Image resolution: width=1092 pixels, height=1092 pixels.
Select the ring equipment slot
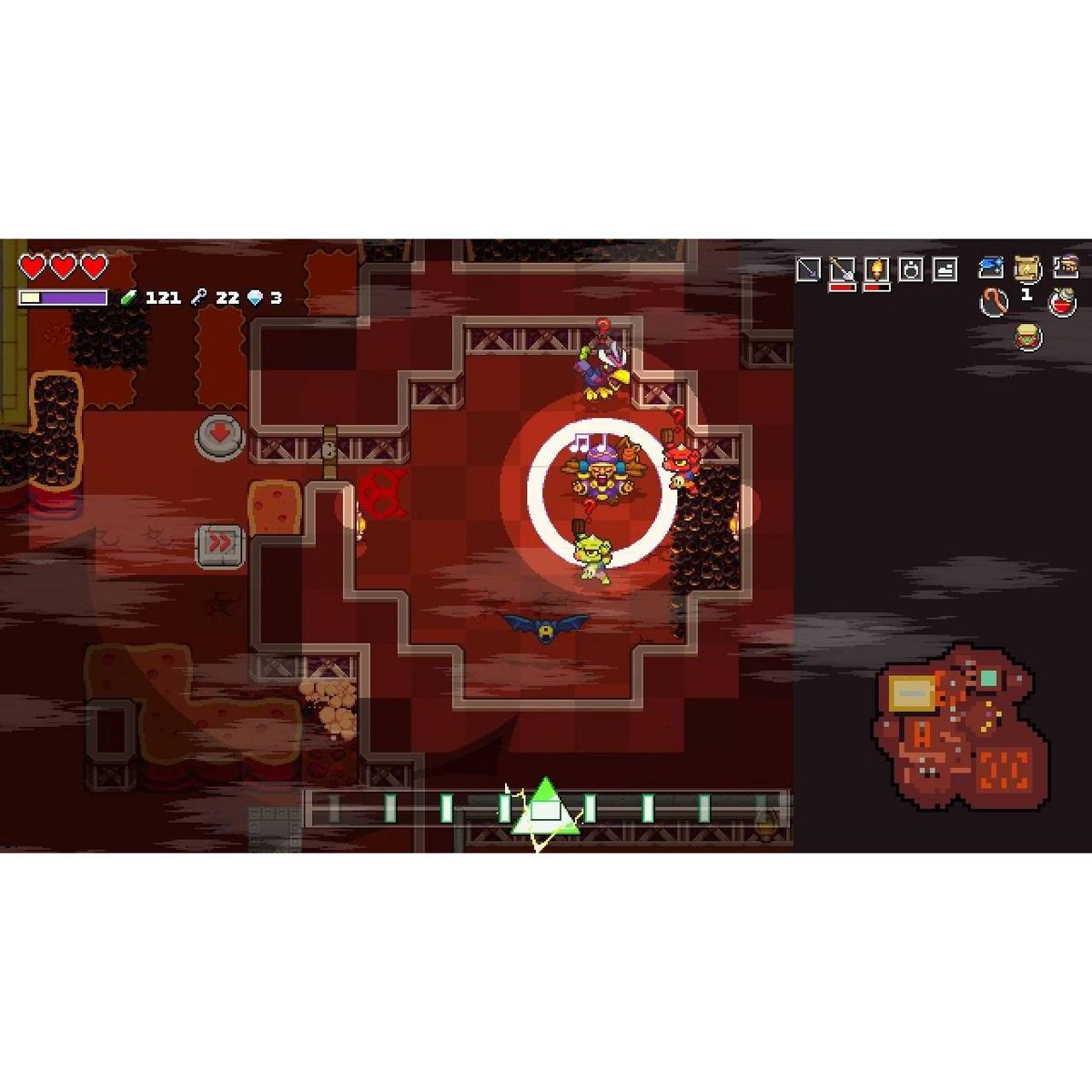[x=911, y=269]
